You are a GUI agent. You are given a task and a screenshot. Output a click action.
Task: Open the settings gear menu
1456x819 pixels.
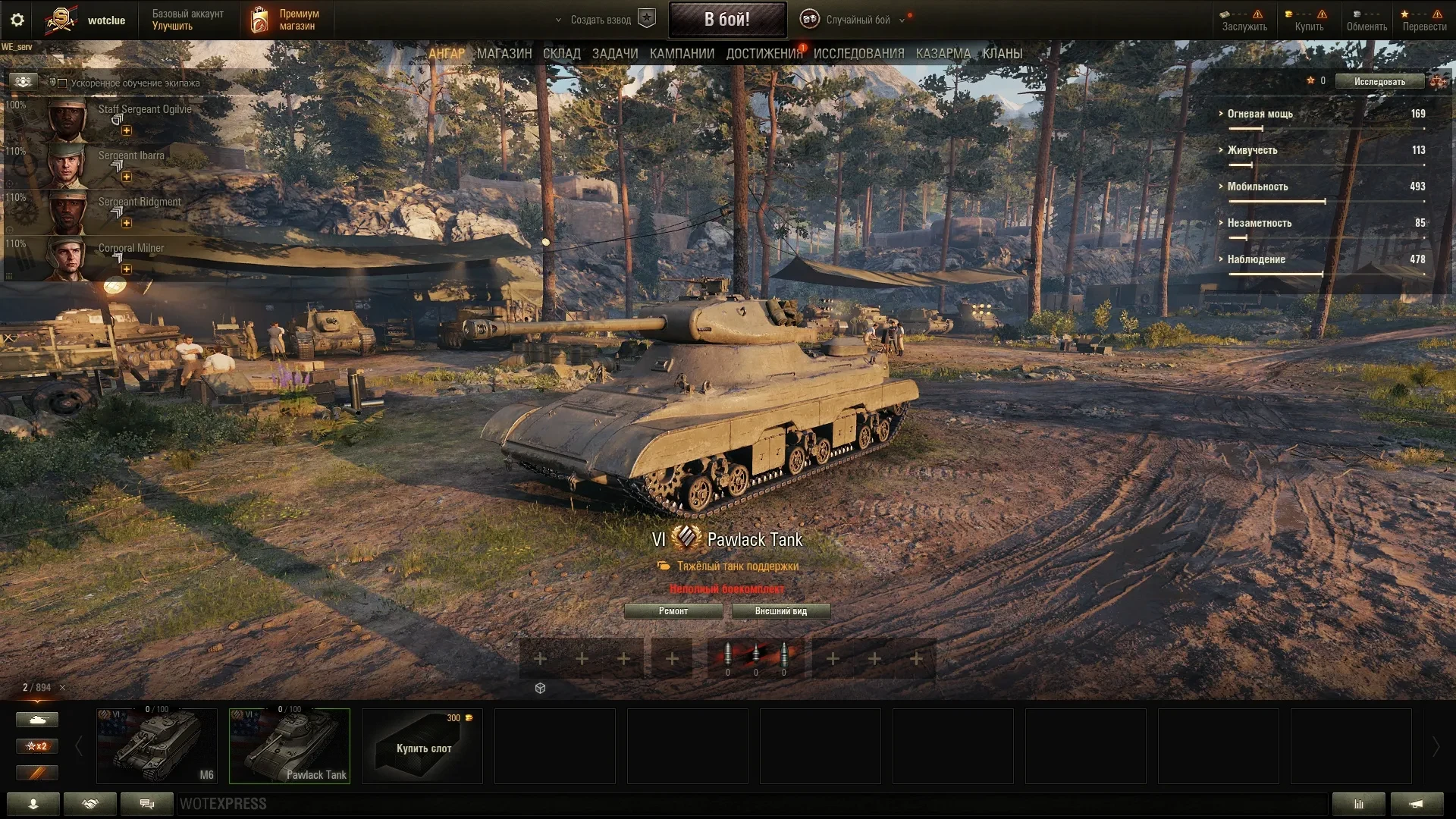coord(17,20)
